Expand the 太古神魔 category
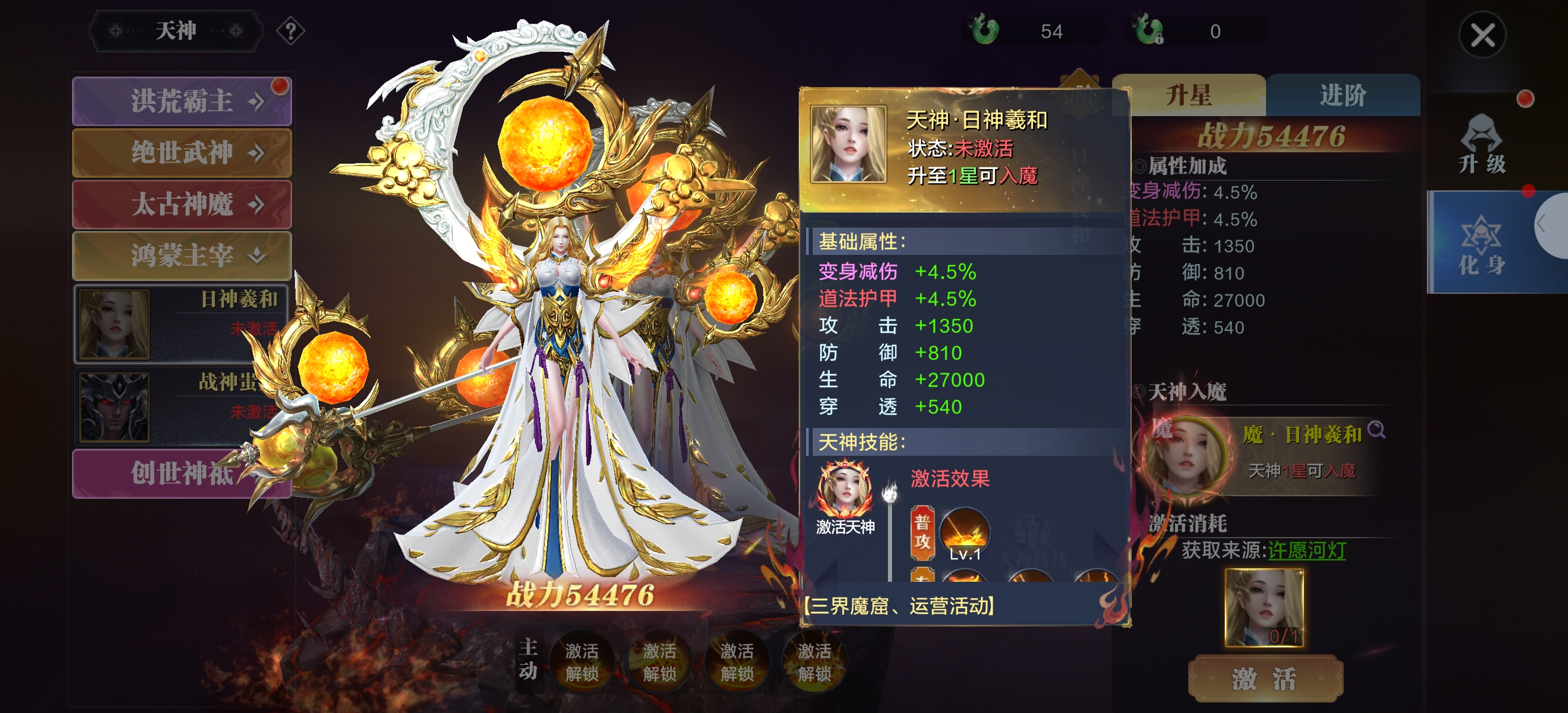This screenshot has height=713, width=1568. (181, 204)
